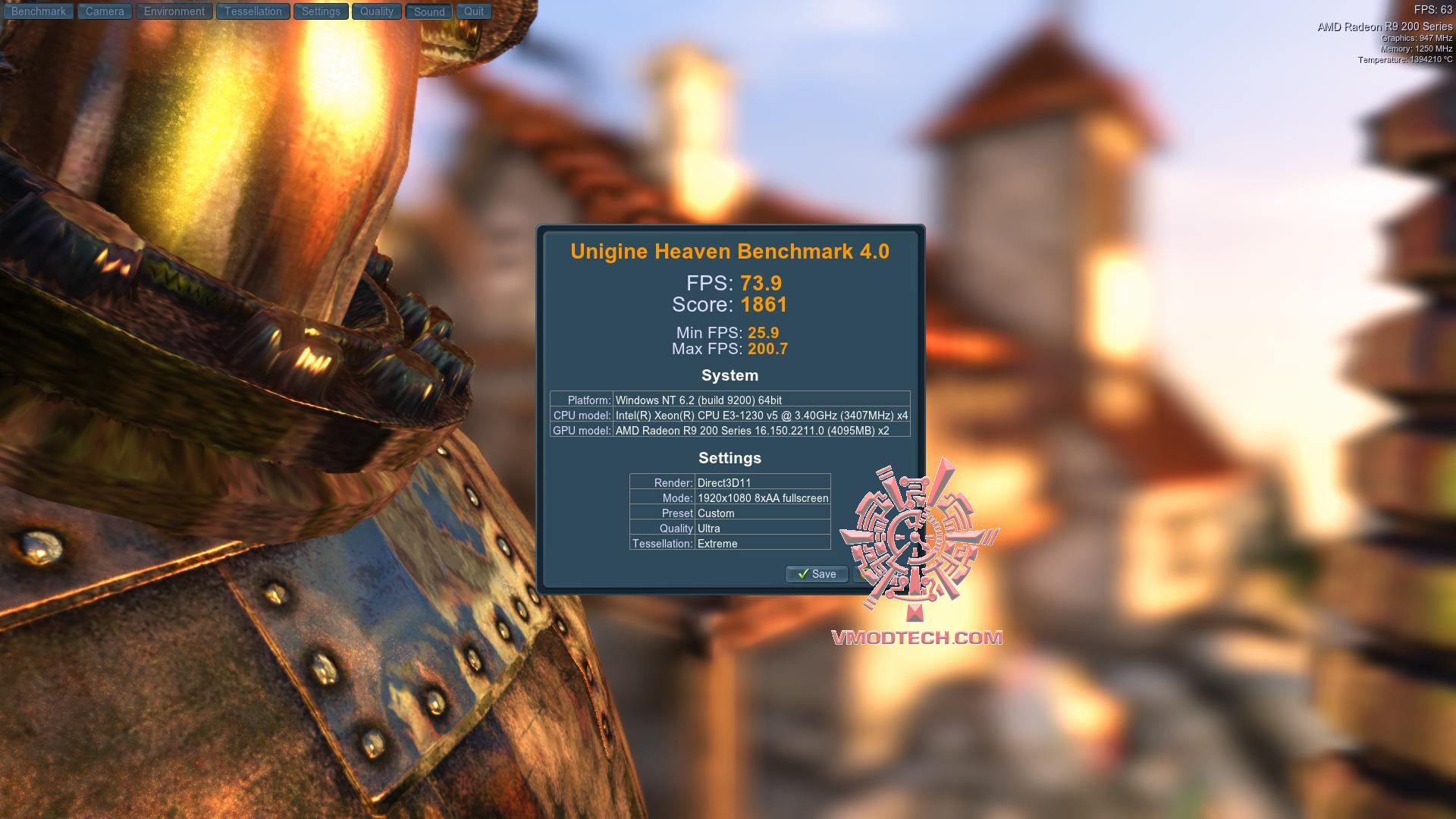Open the Benchmark menu button
Viewport: 1456px width, 819px height.
pos(39,11)
